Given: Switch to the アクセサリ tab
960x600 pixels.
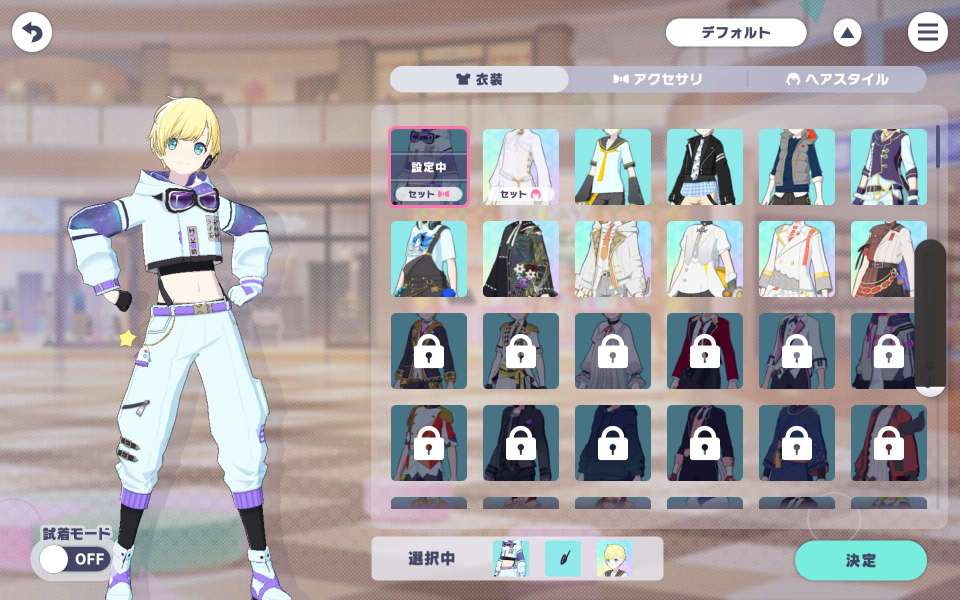Looking at the screenshot, I should click(x=658, y=80).
